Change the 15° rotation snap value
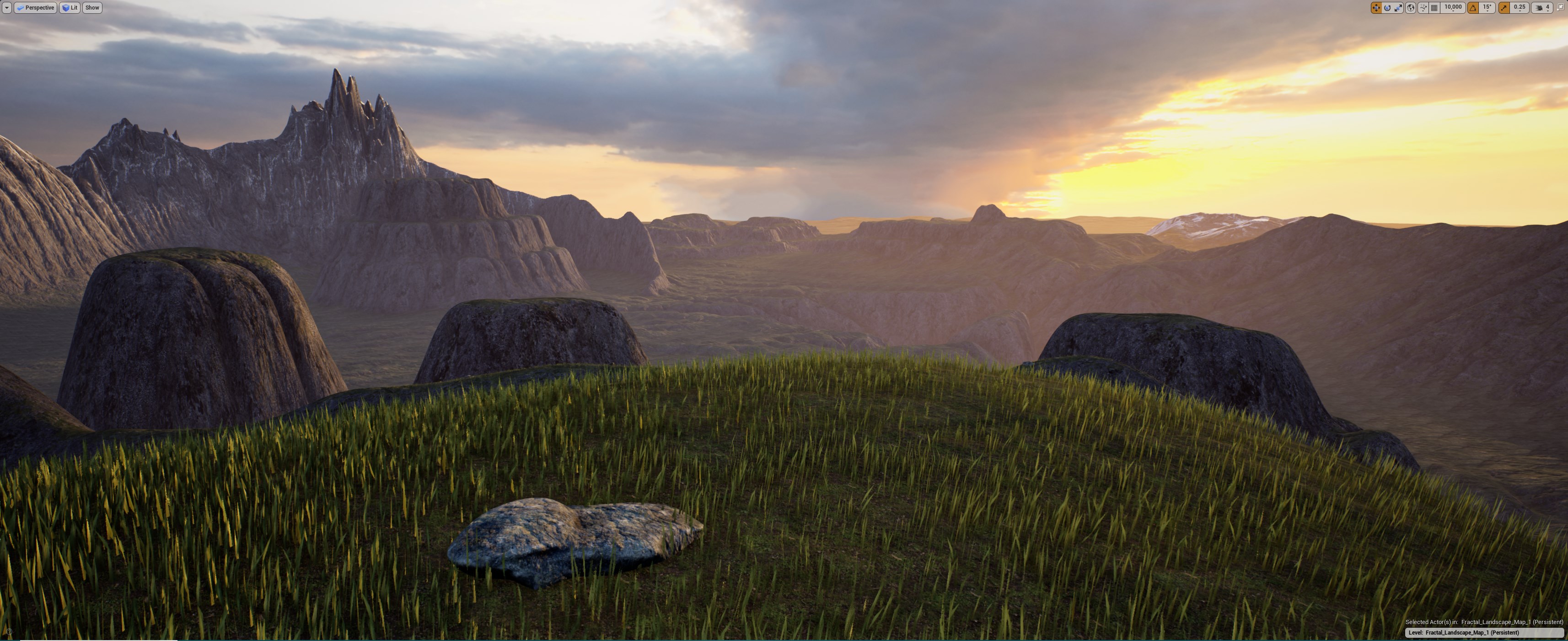Screen dimensions: 1568x641 coord(1487,8)
